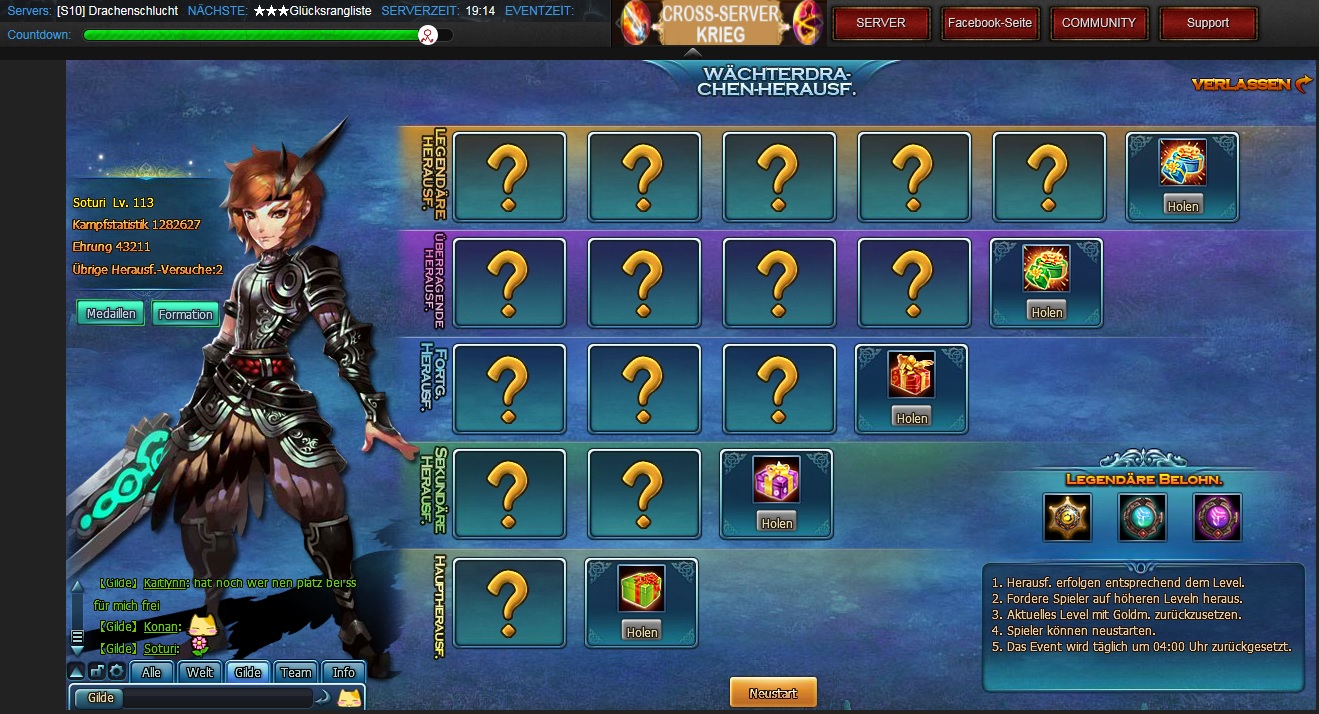Open the Info chat tab
1319x714 pixels.
click(344, 672)
